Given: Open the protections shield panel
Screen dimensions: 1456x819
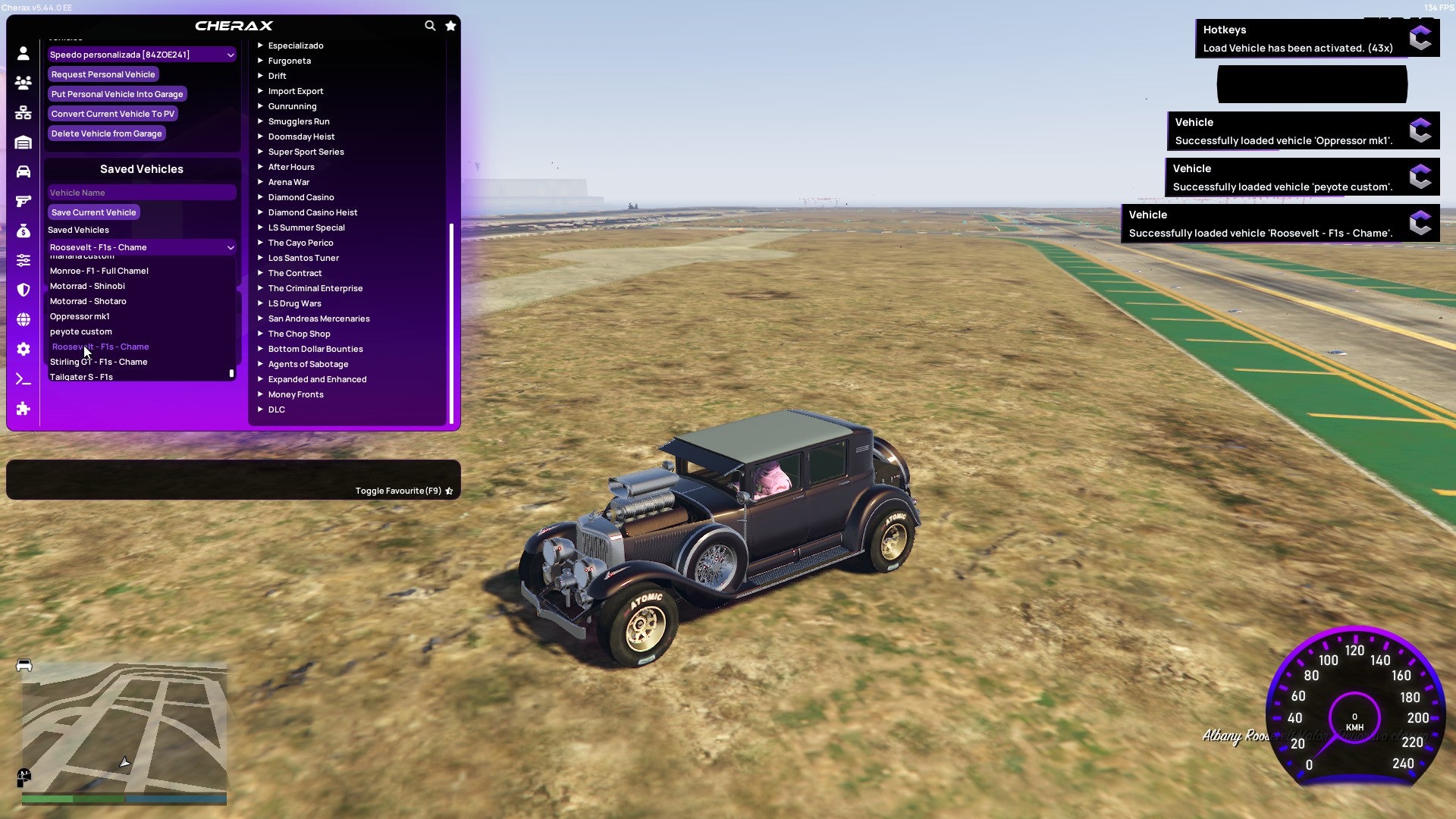Looking at the screenshot, I should pyautogui.click(x=23, y=290).
